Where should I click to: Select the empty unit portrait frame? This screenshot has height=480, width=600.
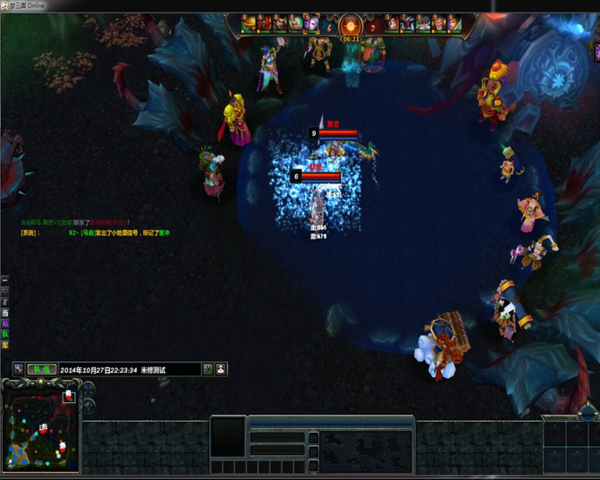[228, 436]
